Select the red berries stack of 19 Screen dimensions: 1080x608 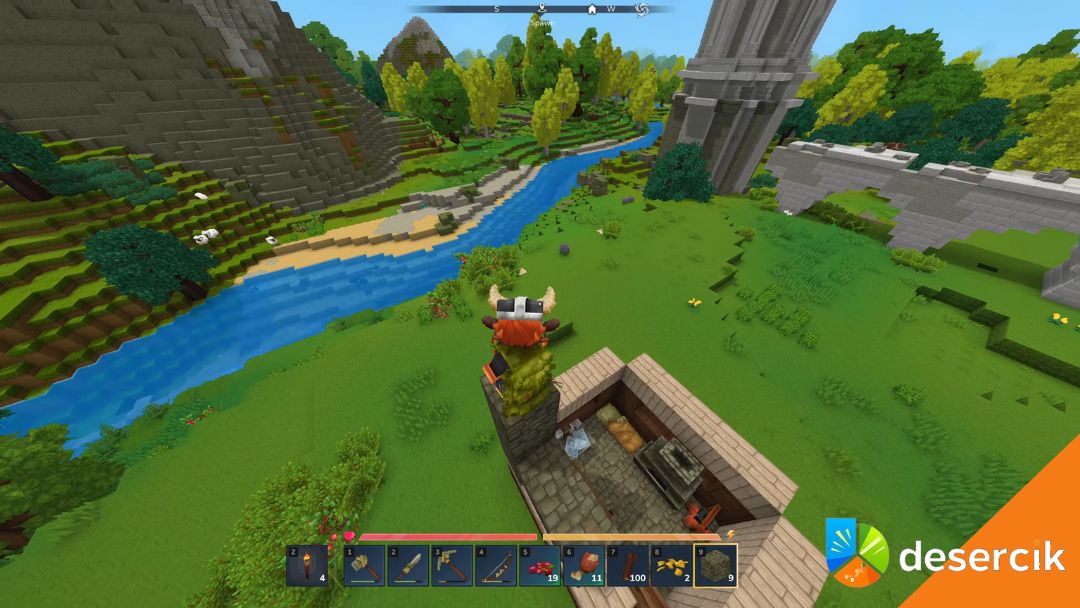[540, 565]
